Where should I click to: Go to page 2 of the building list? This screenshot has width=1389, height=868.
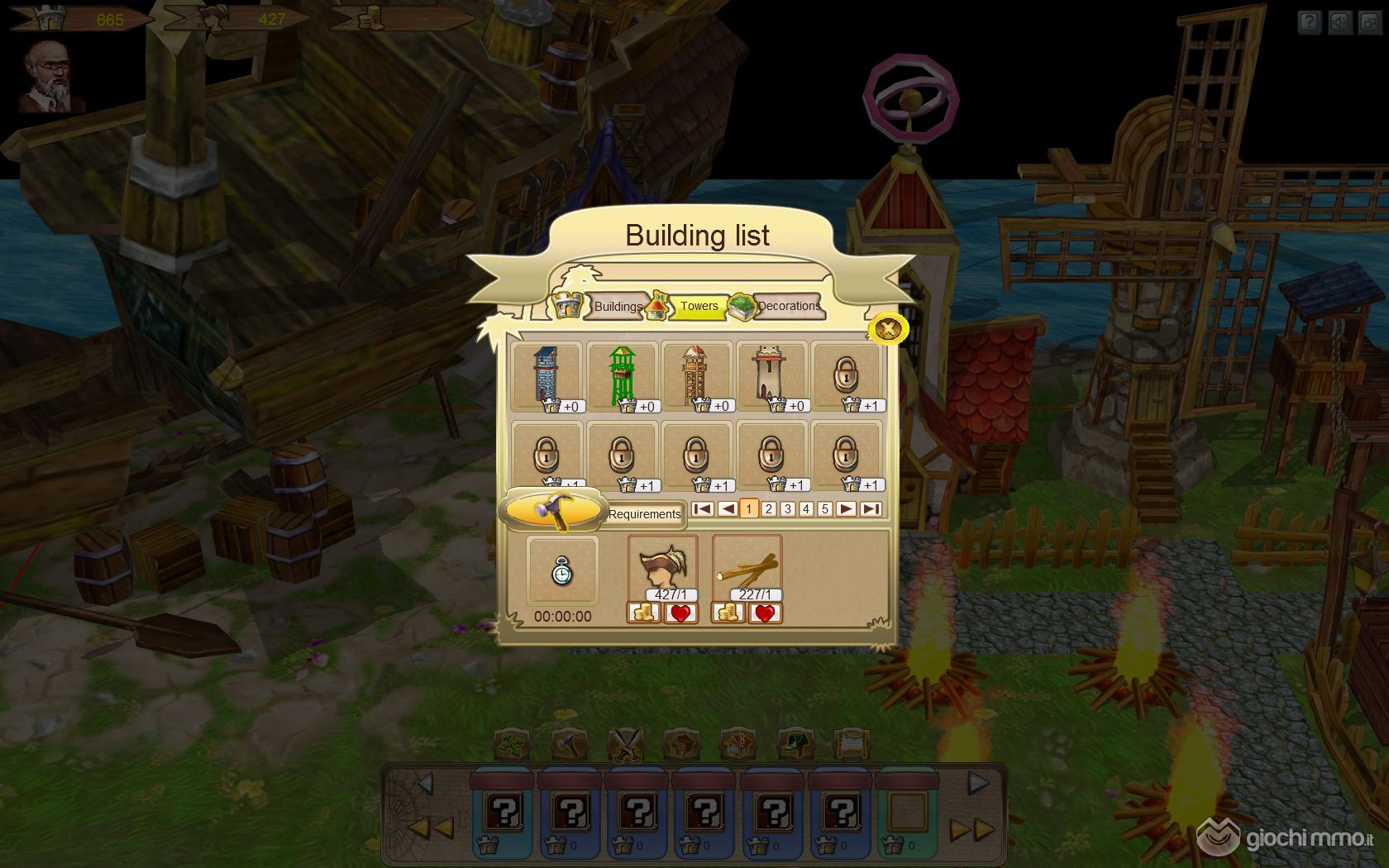pyautogui.click(x=768, y=509)
